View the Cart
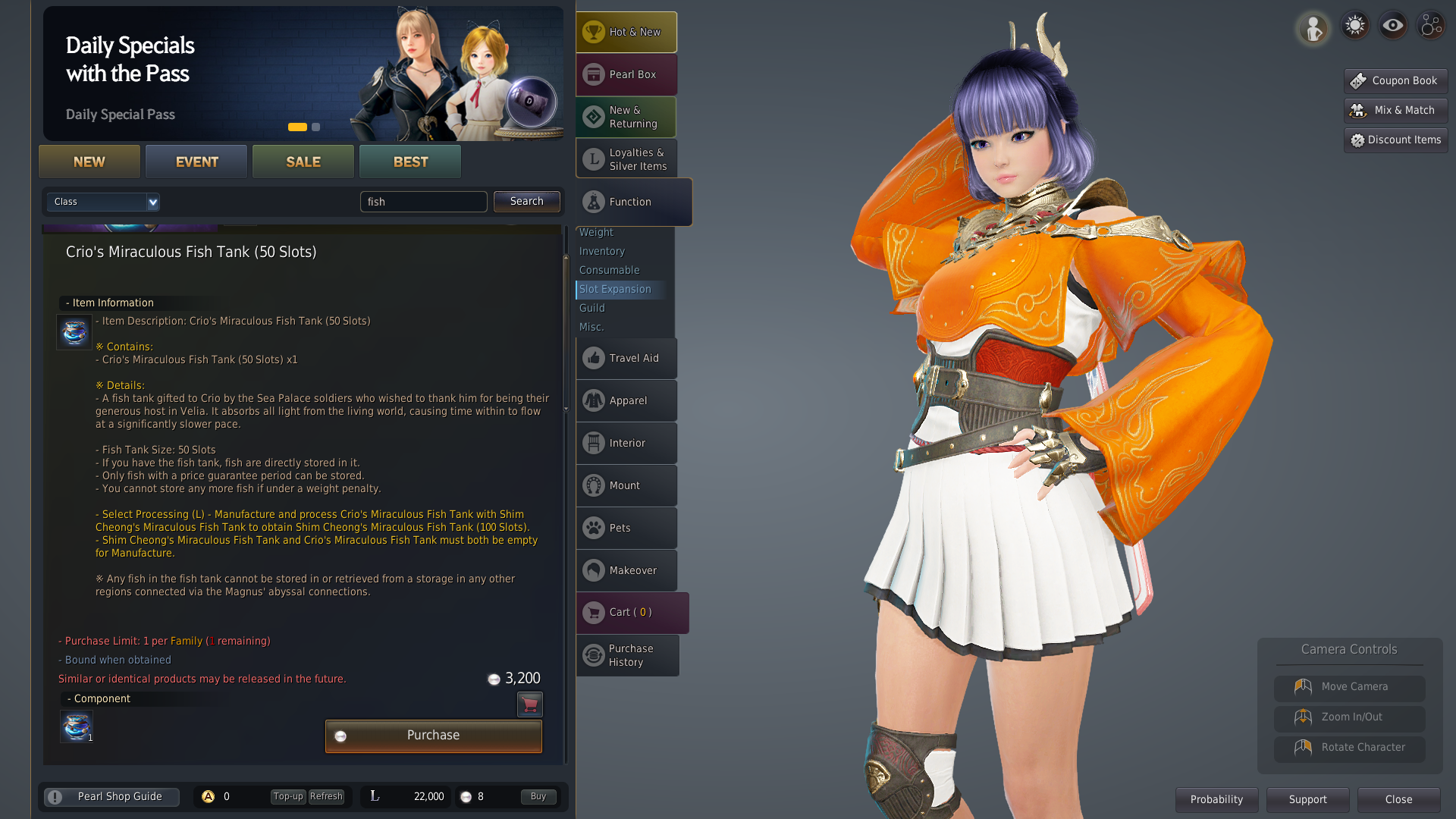Screen dimensions: 1456x819 pyautogui.click(x=631, y=613)
